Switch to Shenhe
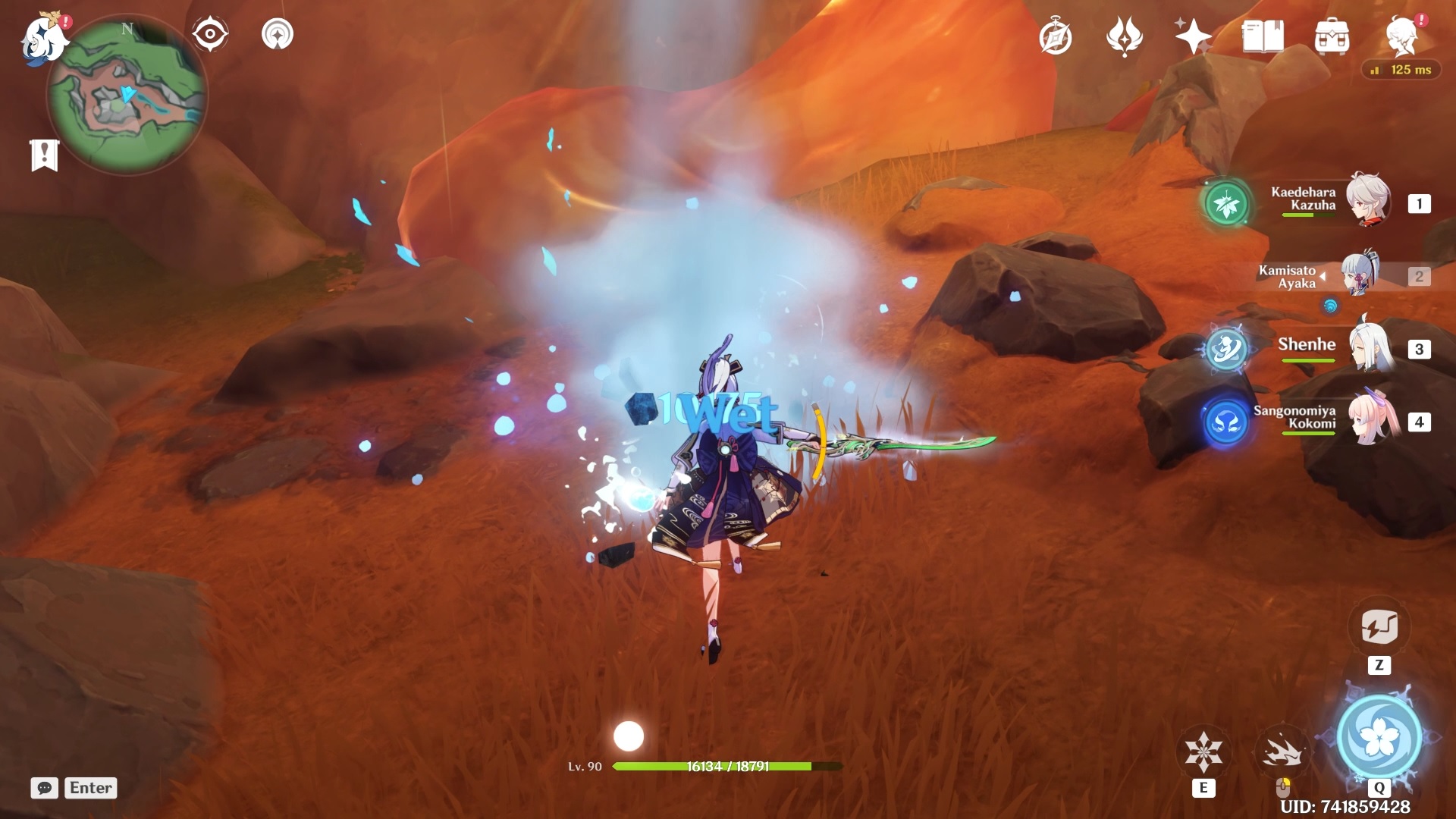Screen dimensions: 1456x819 click(1369, 347)
